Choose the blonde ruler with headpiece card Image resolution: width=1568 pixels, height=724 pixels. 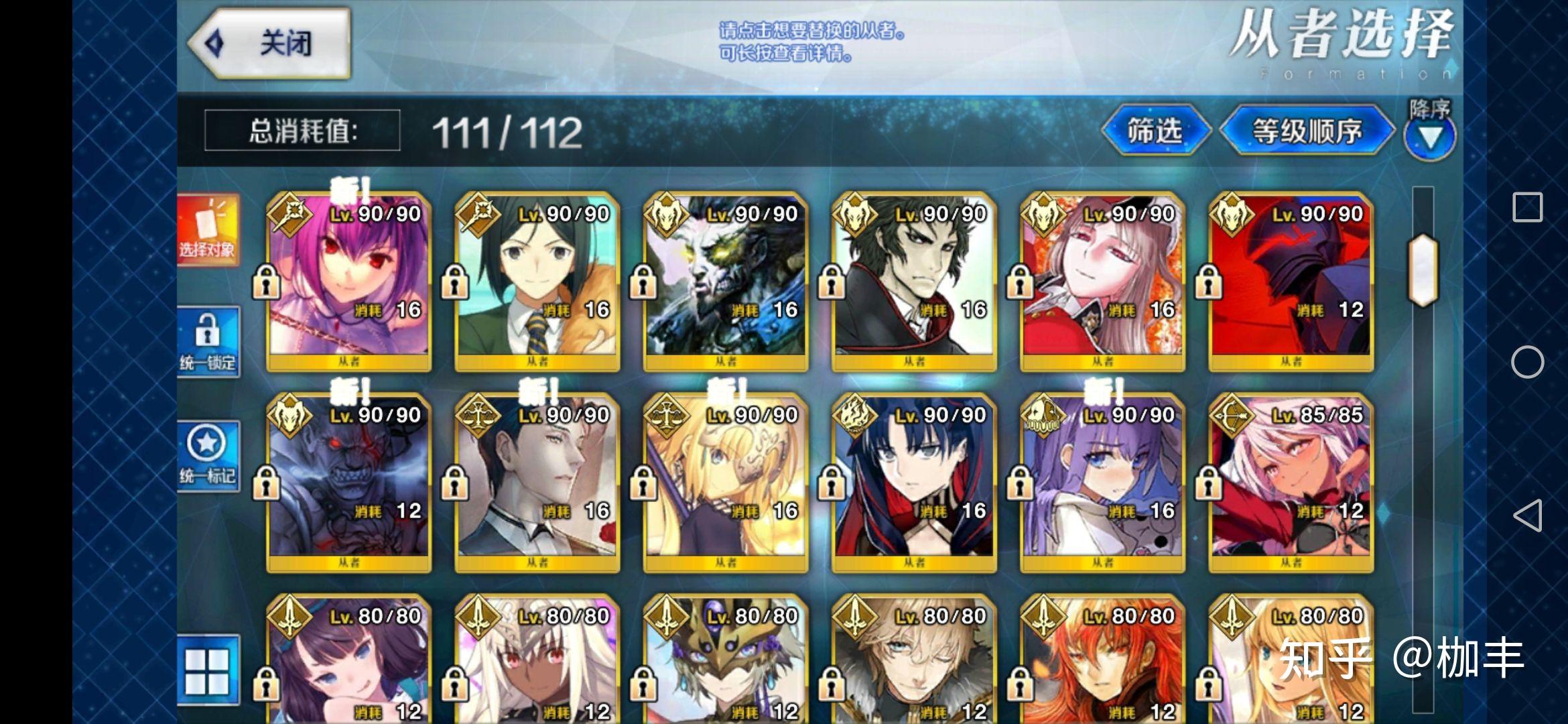(x=726, y=483)
